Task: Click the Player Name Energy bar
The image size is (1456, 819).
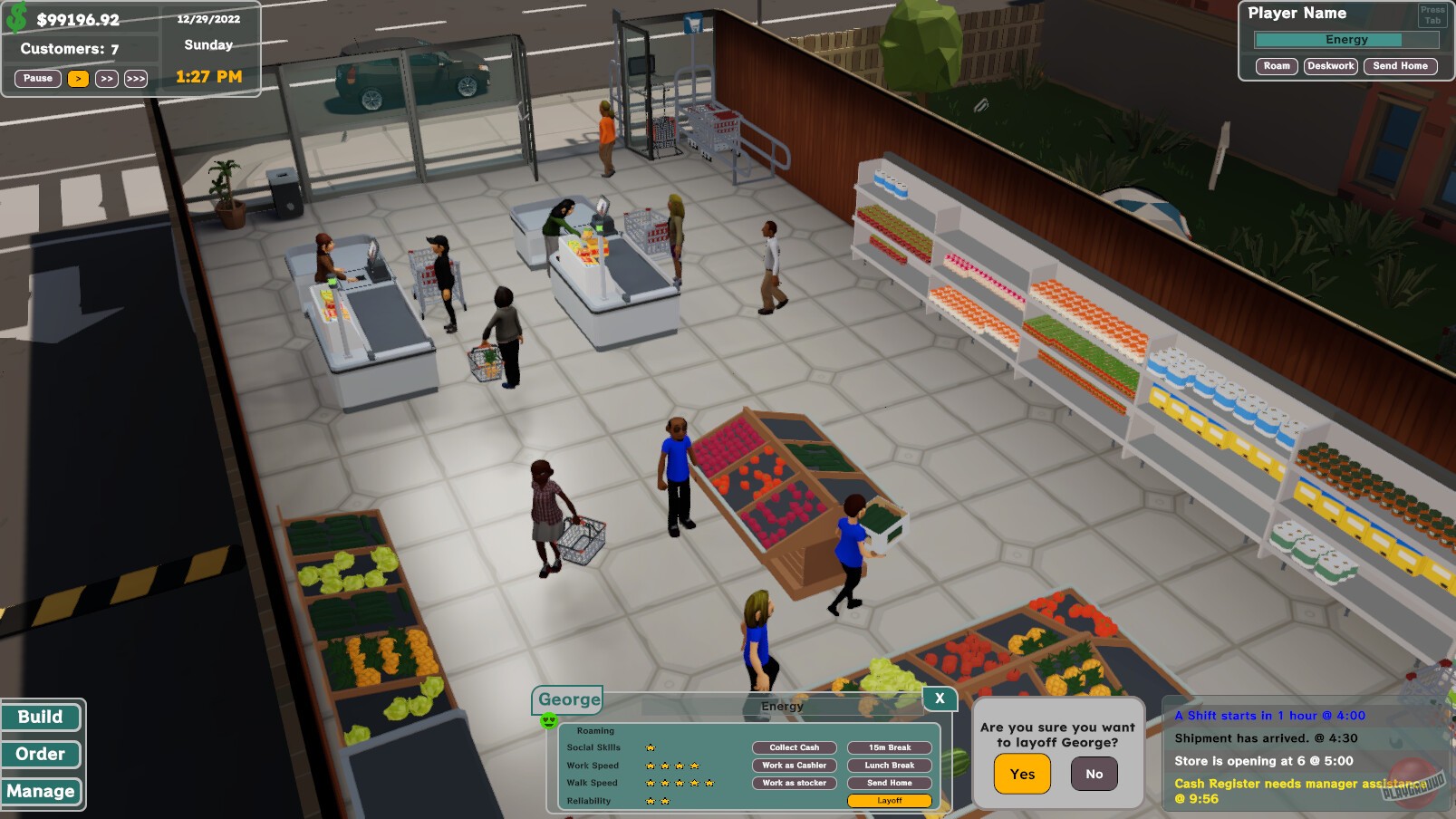Action: click(x=1346, y=39)
